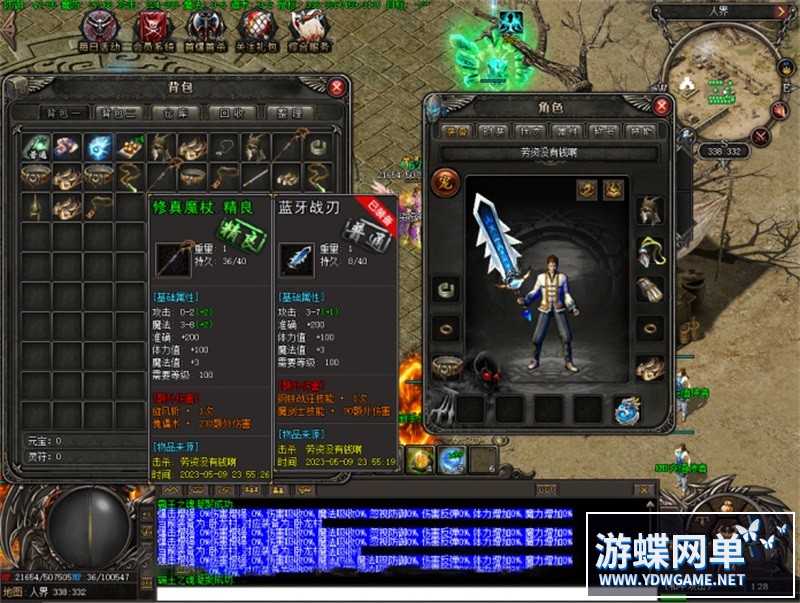Switch to the 装备 equipment tab
800x603 pixels.
[x=458, y=131]
